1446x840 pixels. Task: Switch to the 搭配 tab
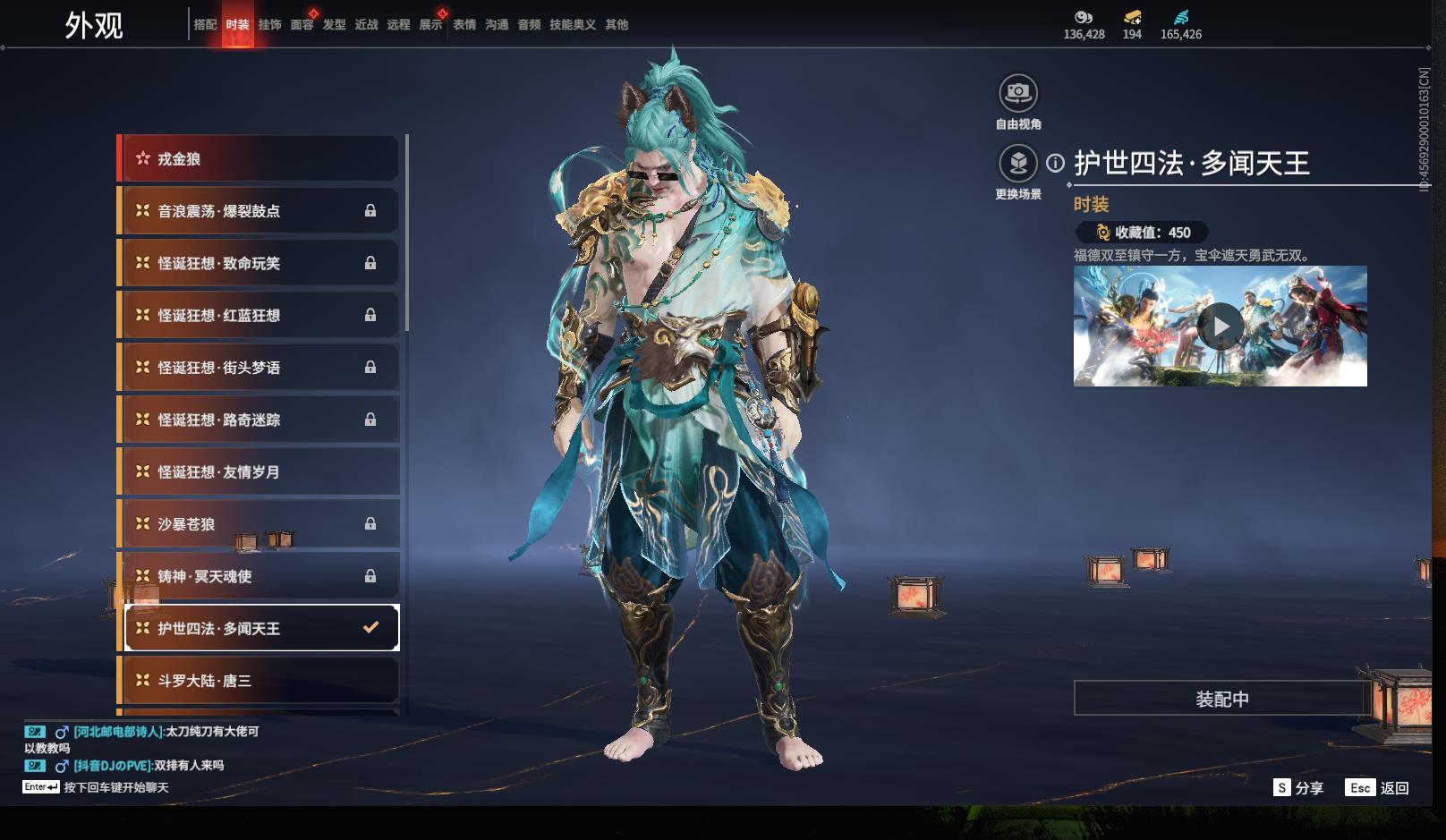click(x=205, y=25)
